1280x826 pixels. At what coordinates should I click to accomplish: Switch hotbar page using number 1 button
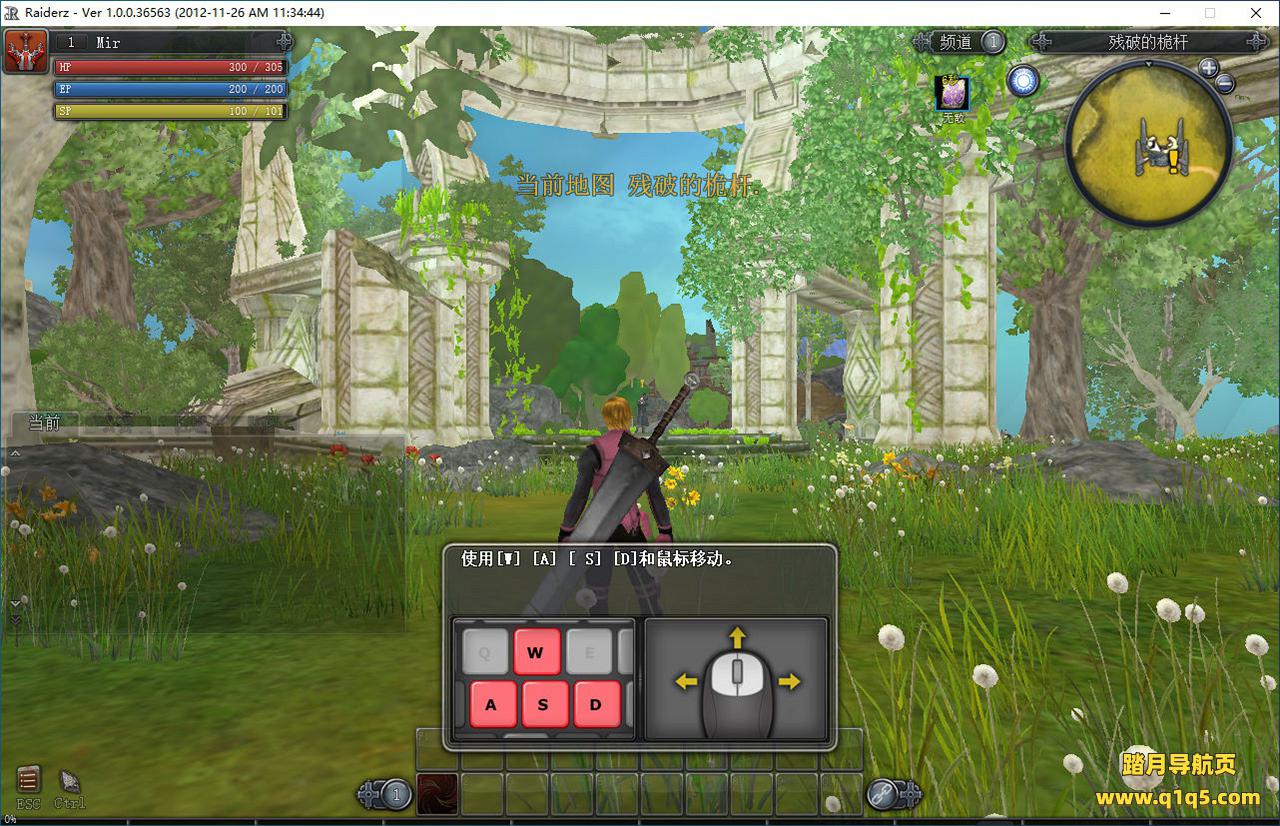click(397, 795)
